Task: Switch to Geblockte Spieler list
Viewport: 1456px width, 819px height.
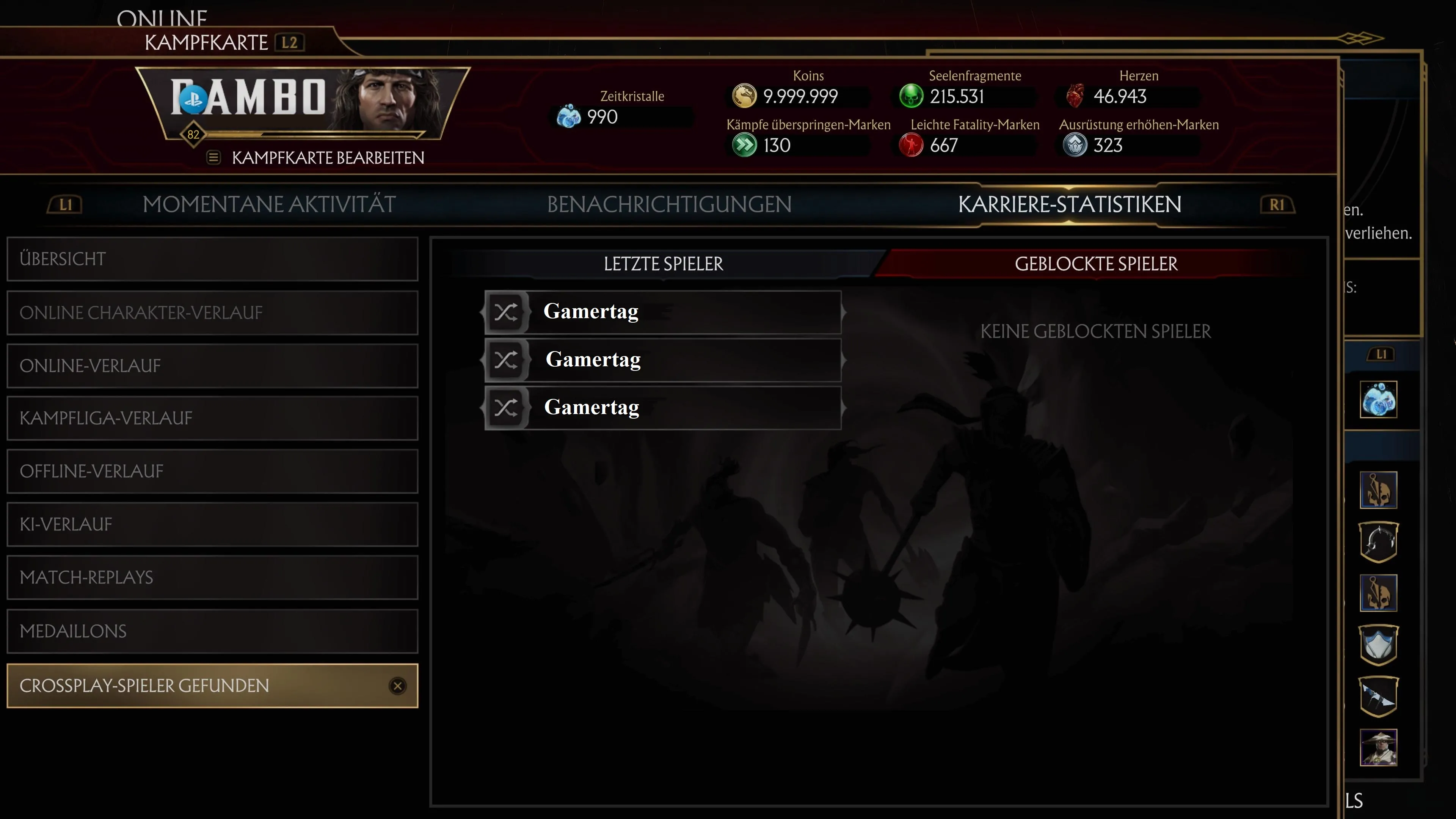Action: point(1096,264)
